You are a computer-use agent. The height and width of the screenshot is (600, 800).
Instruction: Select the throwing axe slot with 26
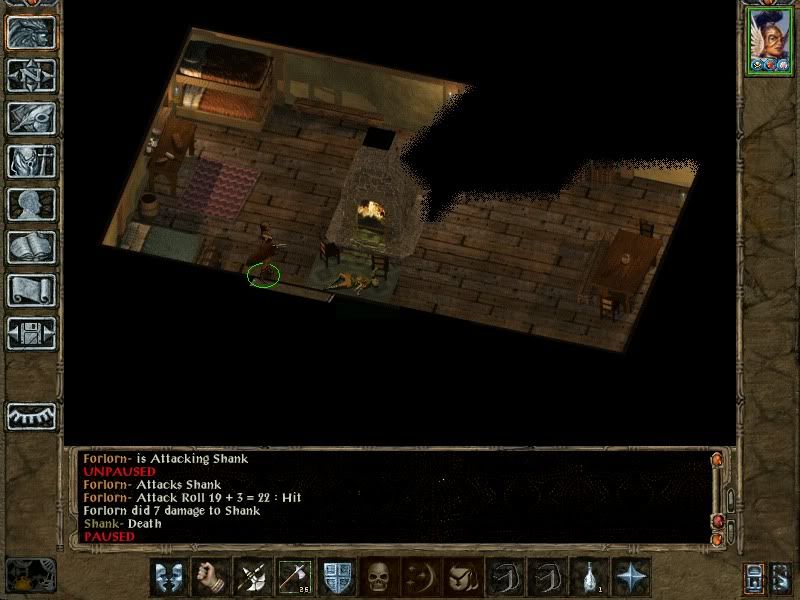pos(294,577)
